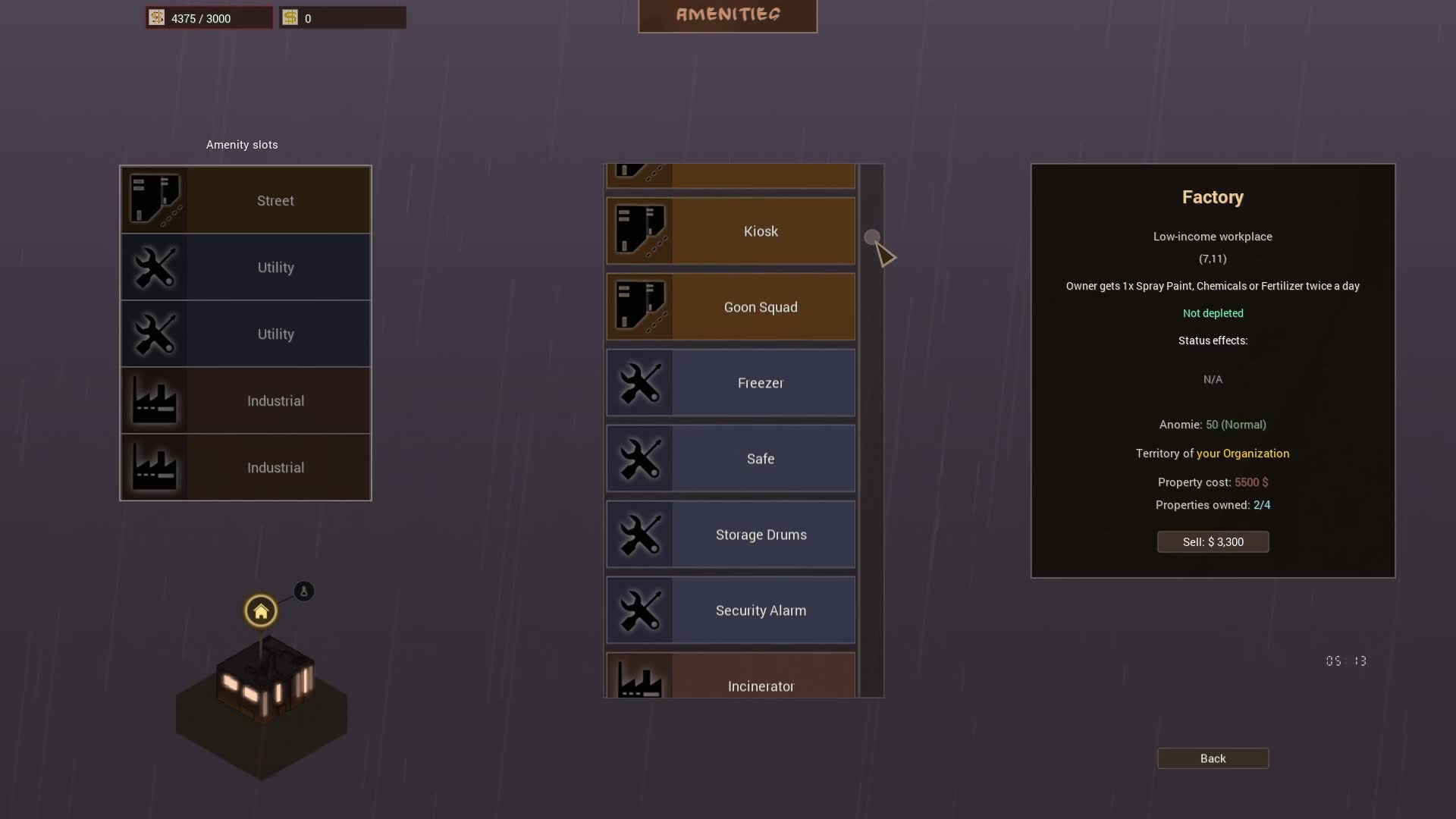Click the dollar icon on the cash counter
The image size is (1456, 819).
click(156, 17)
